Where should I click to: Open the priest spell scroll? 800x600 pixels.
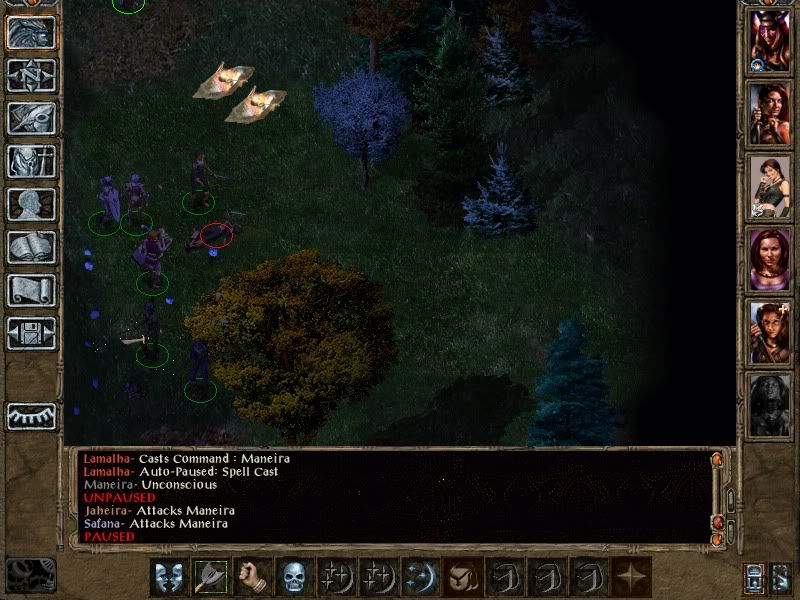pos(31,291)
